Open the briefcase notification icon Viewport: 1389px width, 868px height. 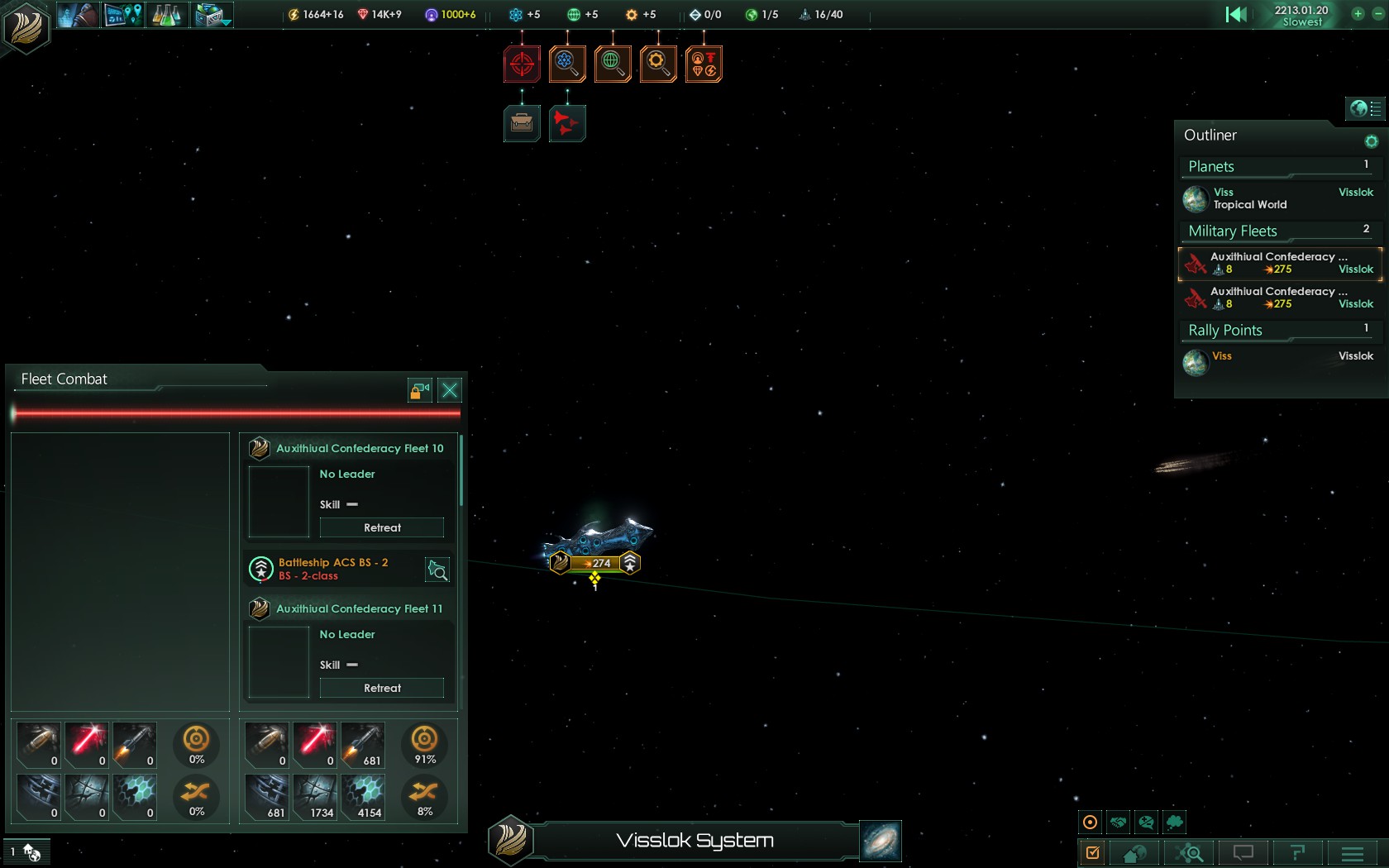[x=522, y=123]
